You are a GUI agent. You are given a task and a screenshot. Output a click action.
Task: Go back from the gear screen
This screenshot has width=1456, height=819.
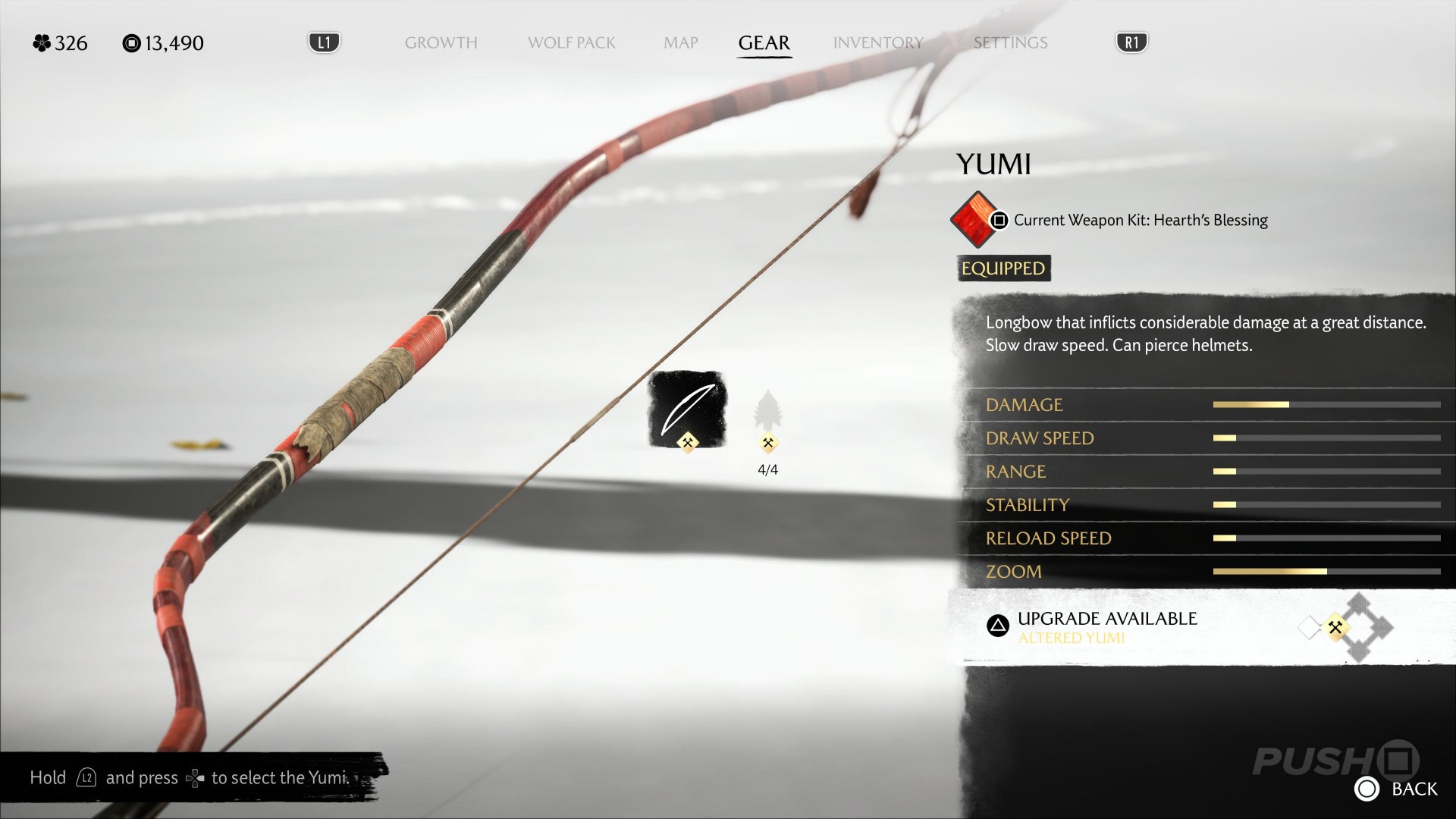1396,789
